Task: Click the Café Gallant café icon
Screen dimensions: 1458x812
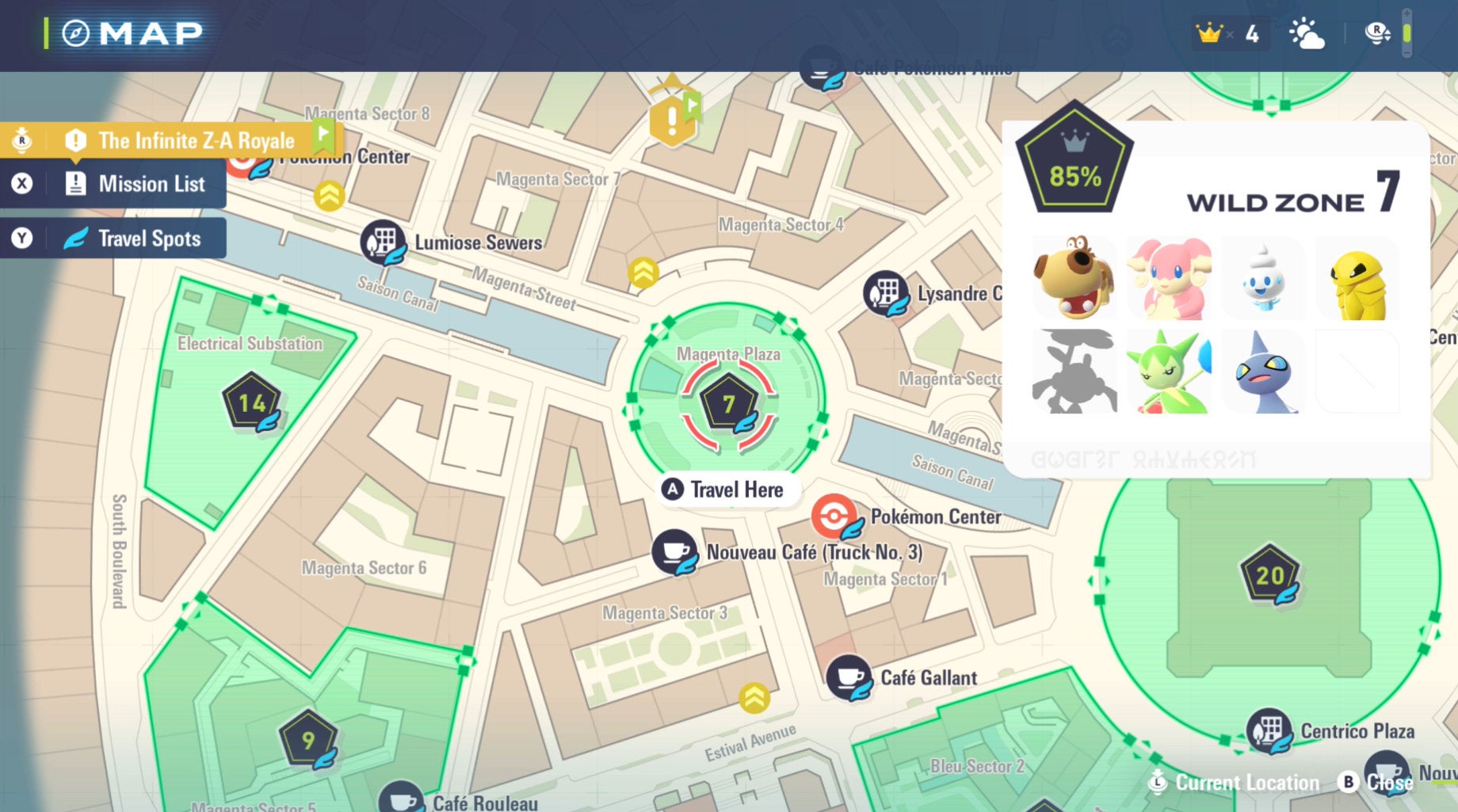Action: coord(848,677)
